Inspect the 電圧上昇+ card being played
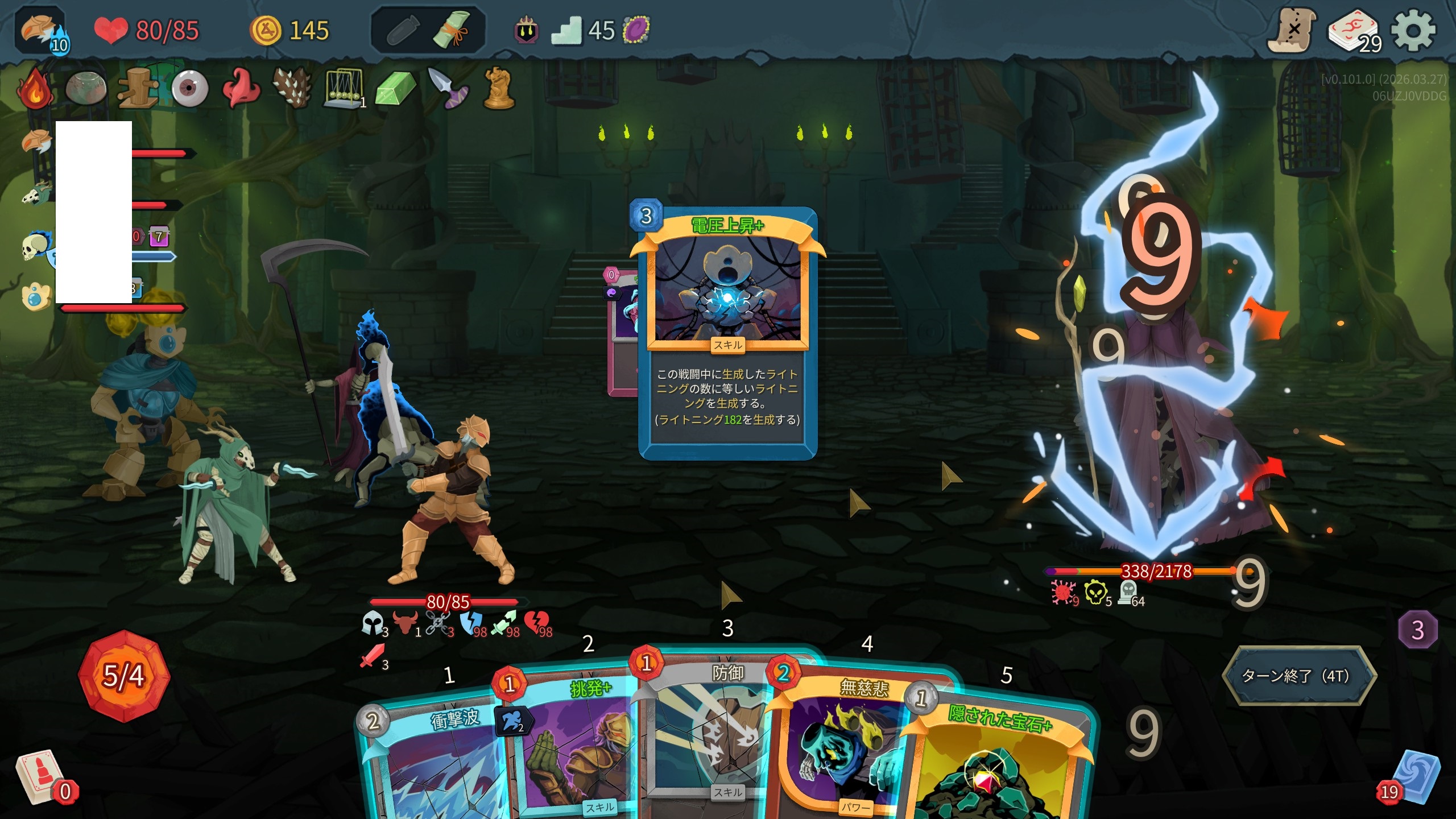The height and width of the screenshot is (819, 1456). 728,333
